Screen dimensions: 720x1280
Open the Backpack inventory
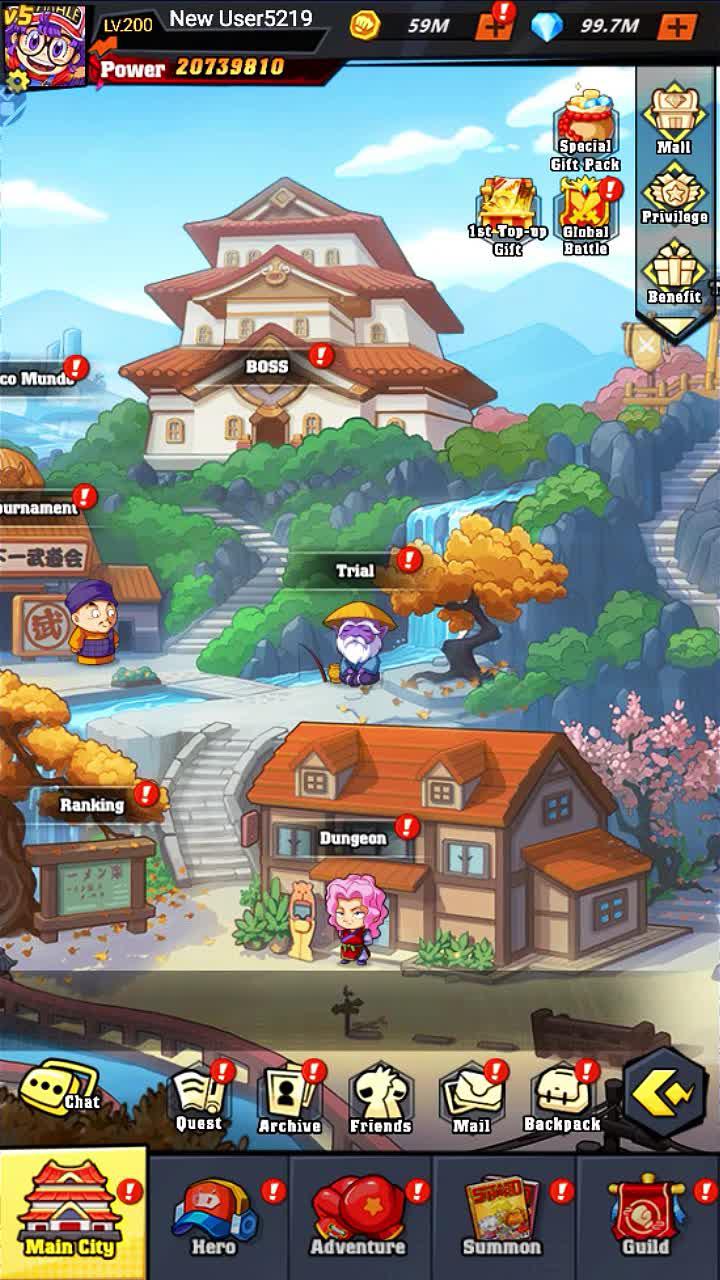point(562,1099)
